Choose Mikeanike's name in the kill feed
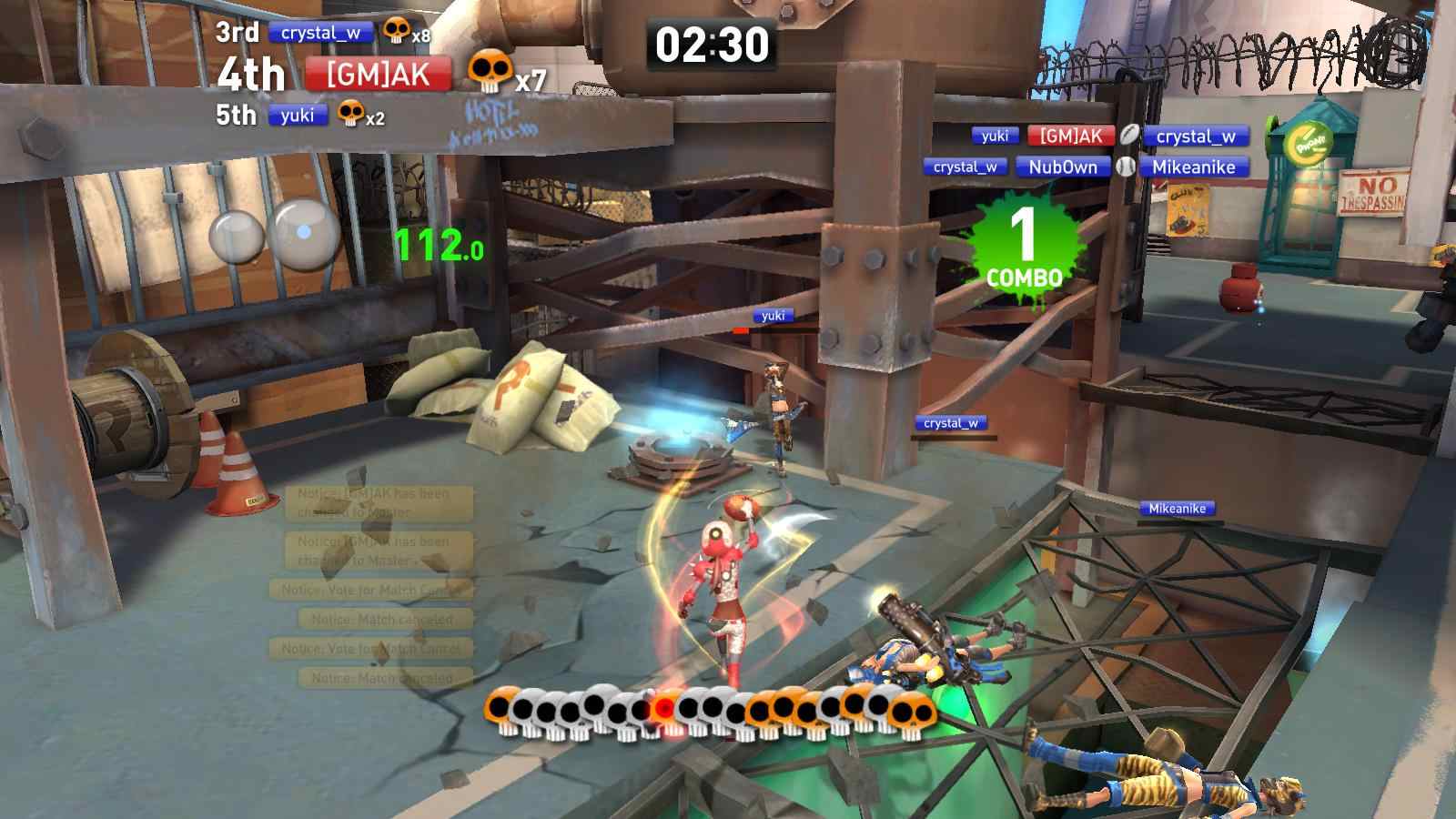This screenshot has height=819, width=1456. [1193, 167]
